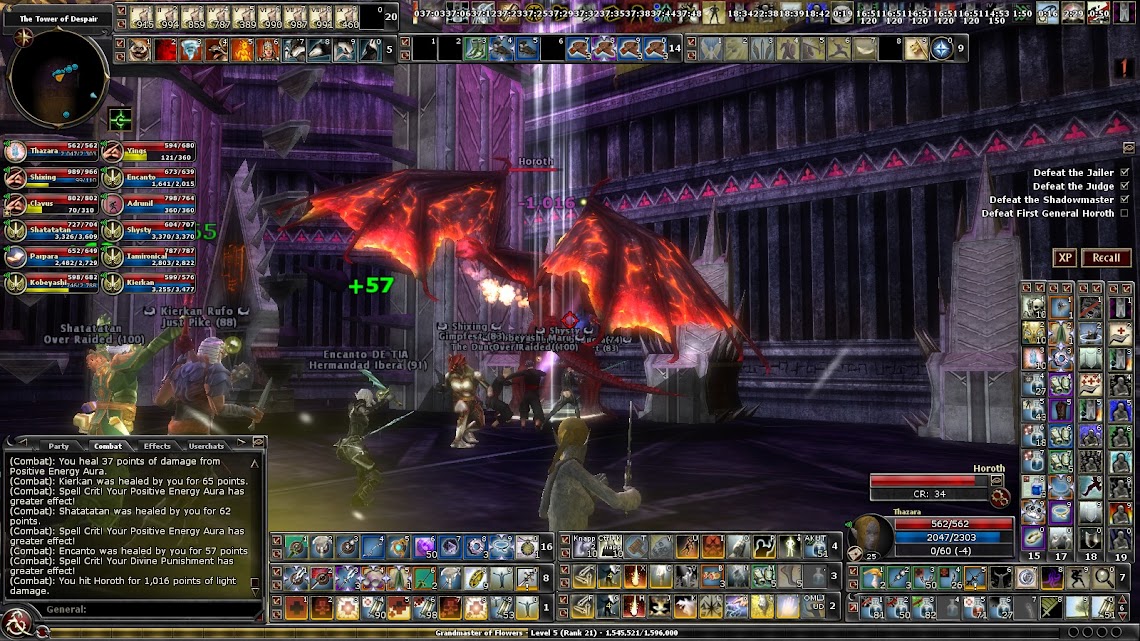Click the Recall button
Viewport: 1140px width, 641px height.
point(1106,258)
